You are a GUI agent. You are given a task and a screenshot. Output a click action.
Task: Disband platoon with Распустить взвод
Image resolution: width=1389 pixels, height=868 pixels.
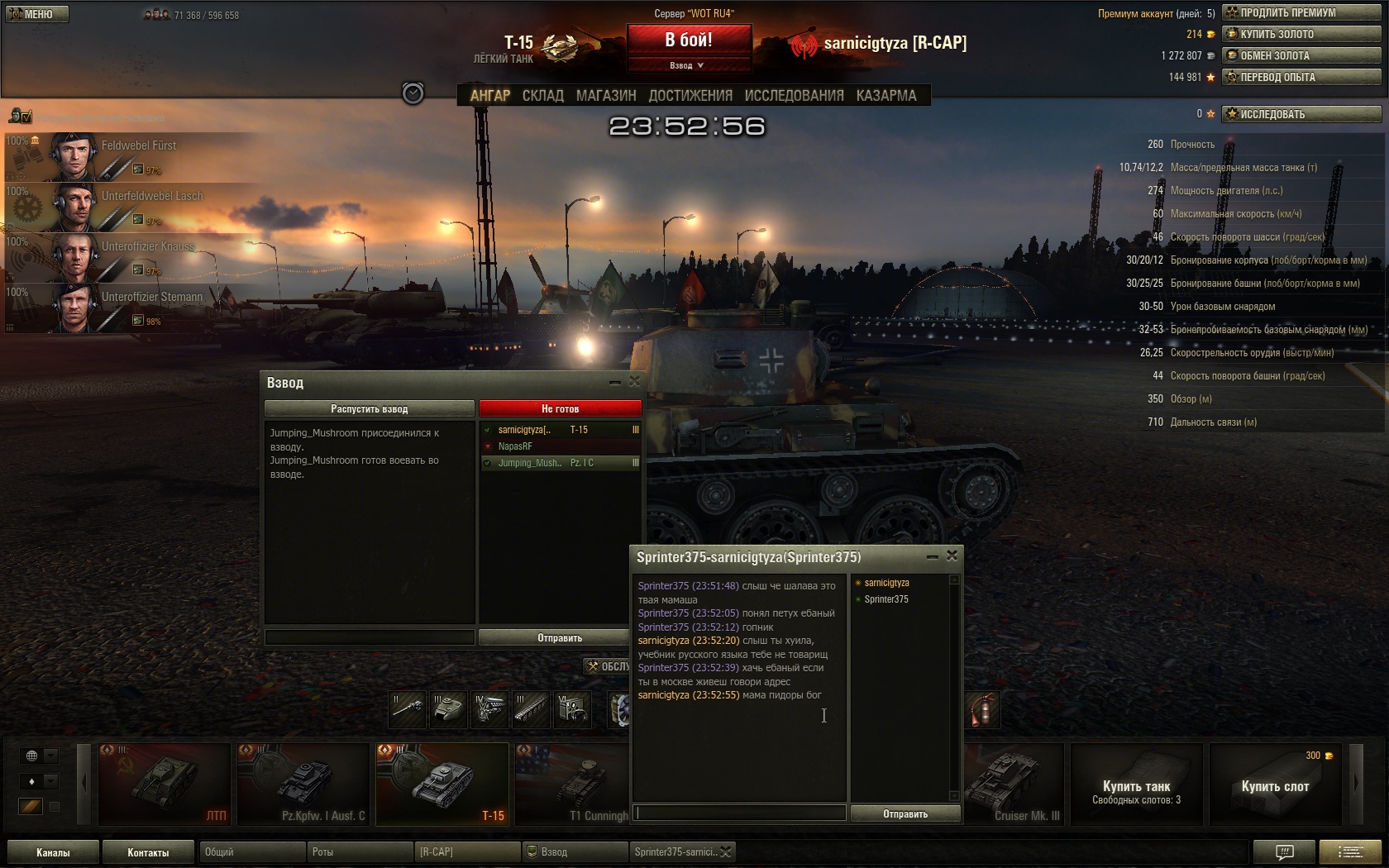point(369,408)
